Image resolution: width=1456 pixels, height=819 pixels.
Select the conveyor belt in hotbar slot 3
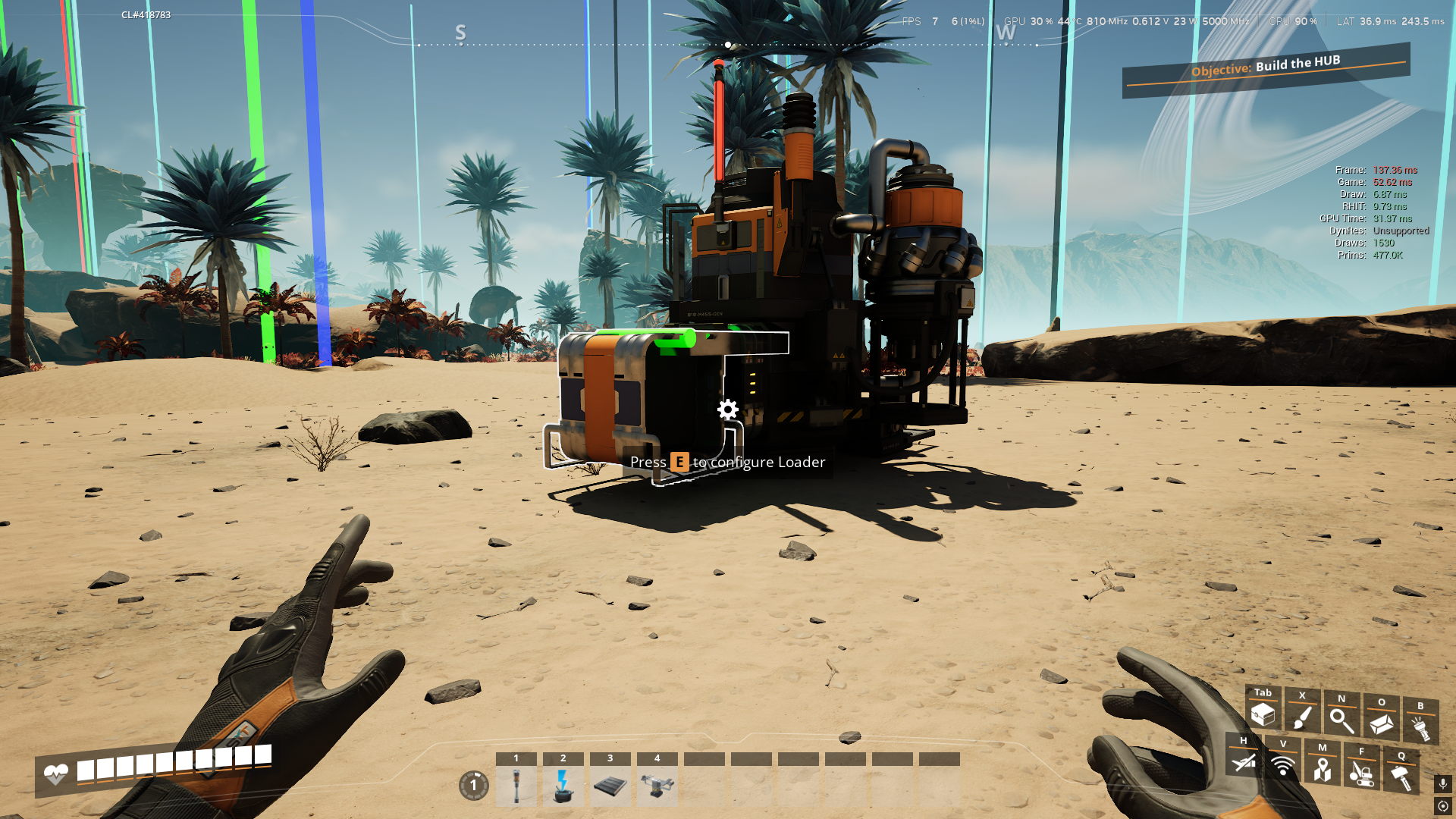610,786
